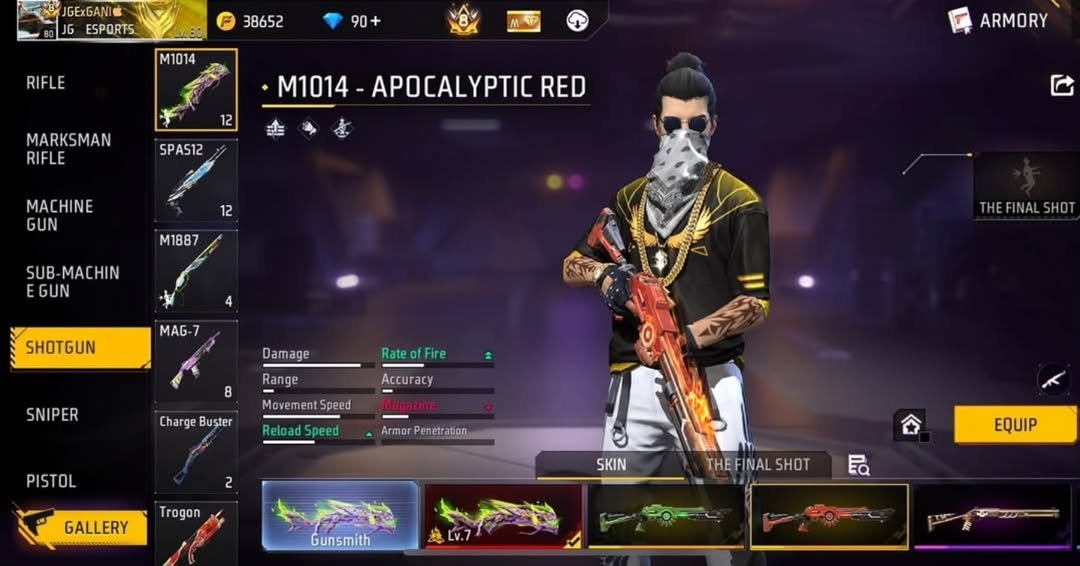Choose the Sub-Machine Gun category
The height and width of the screenshot is (566, 1080).
pyautogui.click(x=72, y=281)
